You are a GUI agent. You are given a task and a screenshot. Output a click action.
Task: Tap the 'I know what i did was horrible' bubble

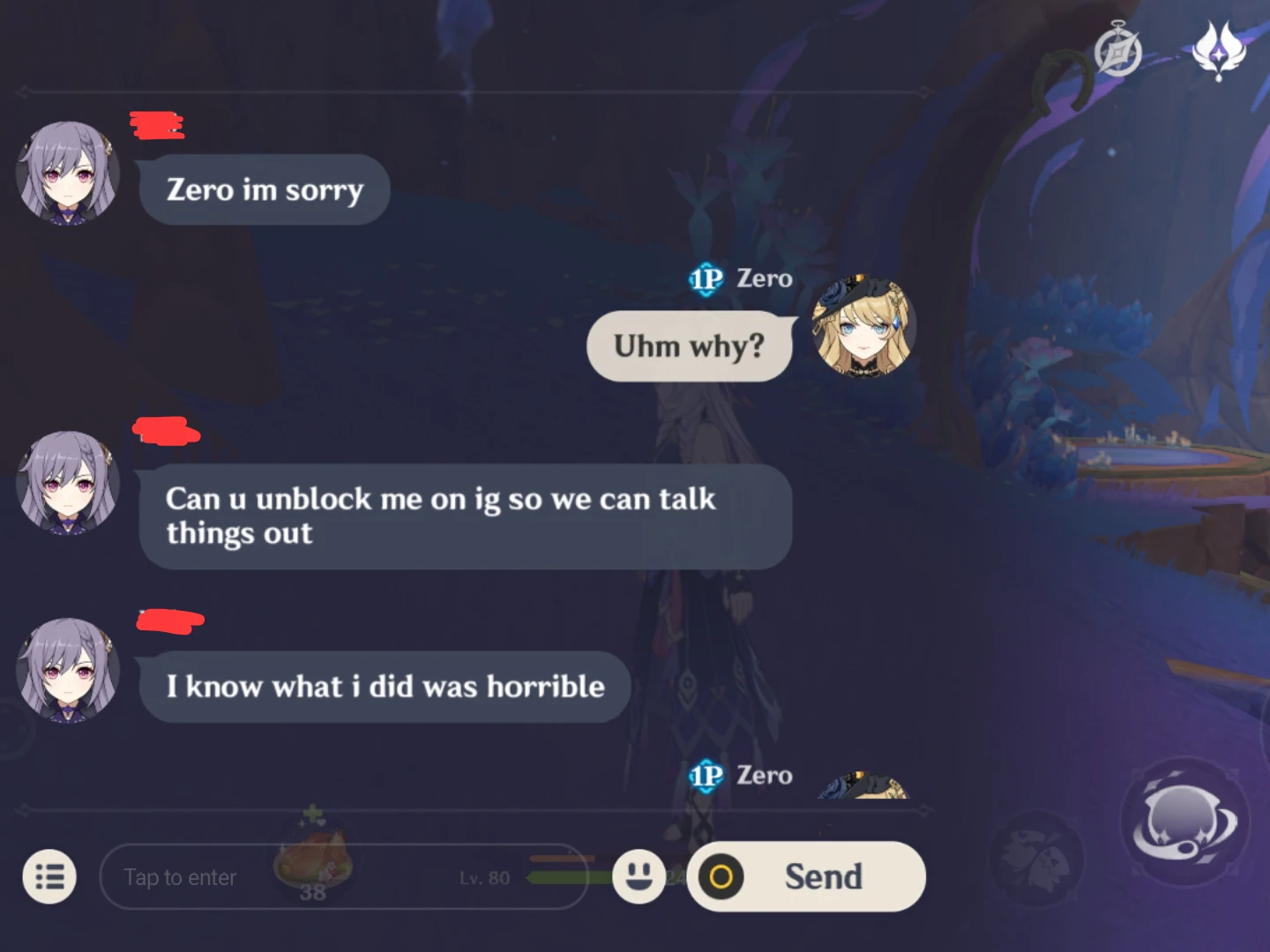pos(384,687)
